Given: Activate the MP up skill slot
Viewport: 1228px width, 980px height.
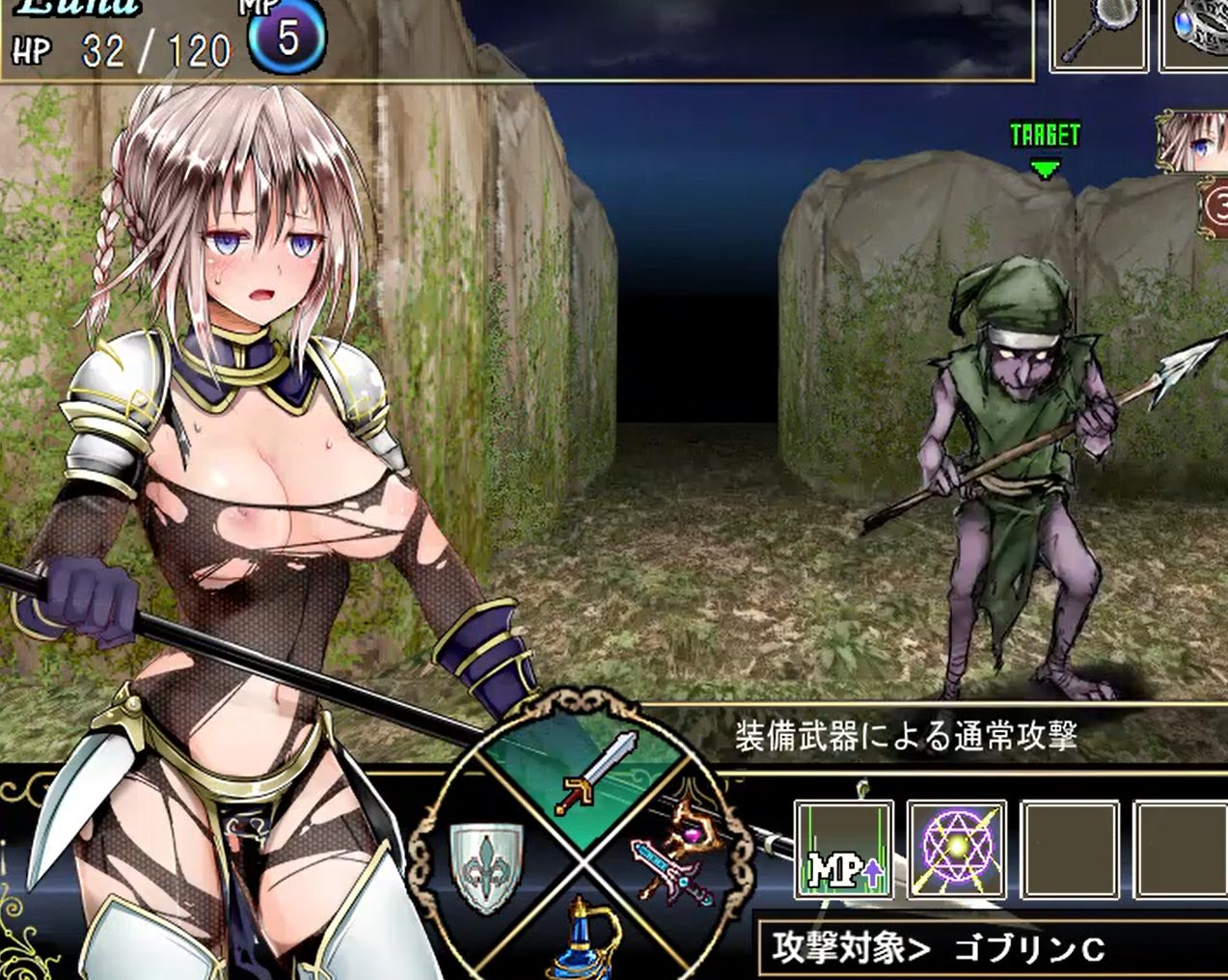Looking at the screenshot, I should [843, 851].
